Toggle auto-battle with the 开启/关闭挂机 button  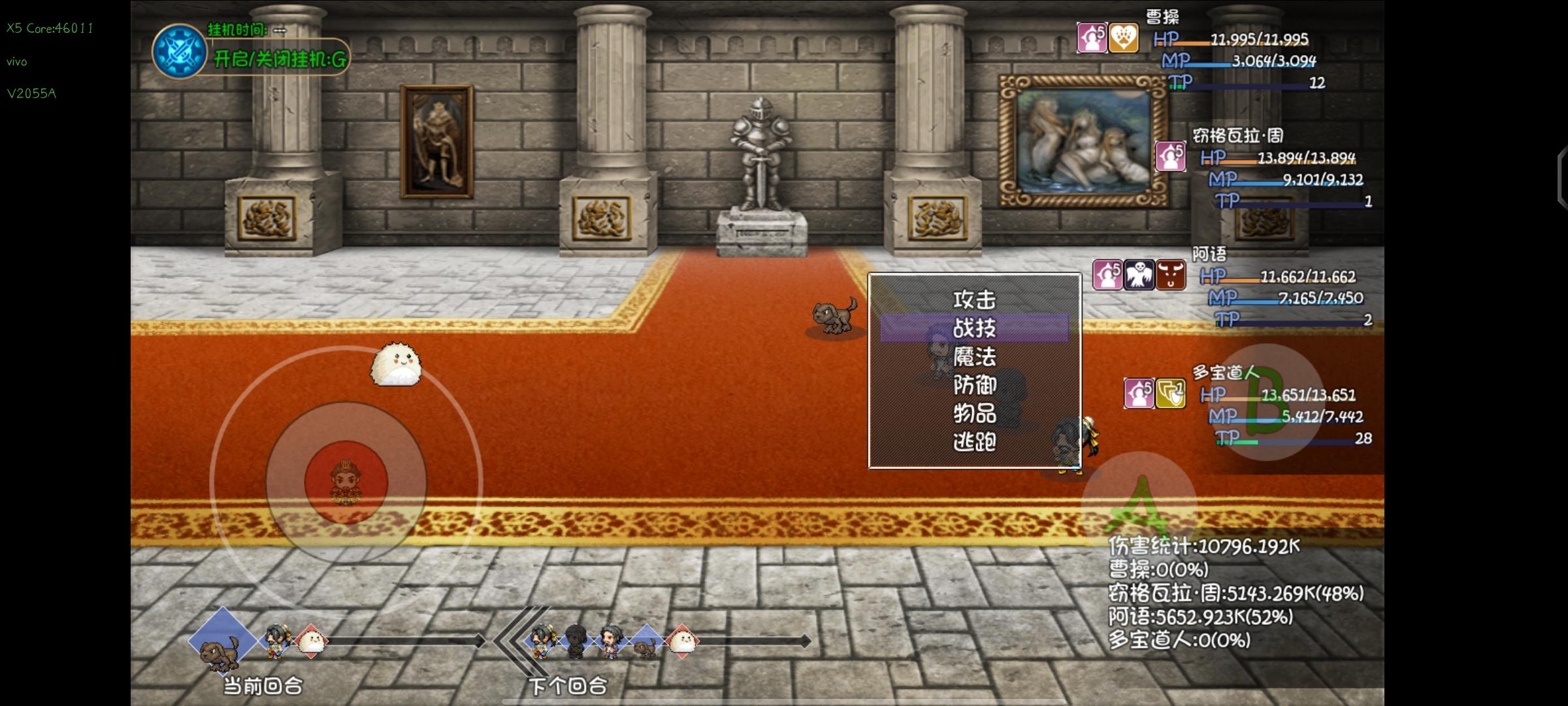click(x=280, y=59)
